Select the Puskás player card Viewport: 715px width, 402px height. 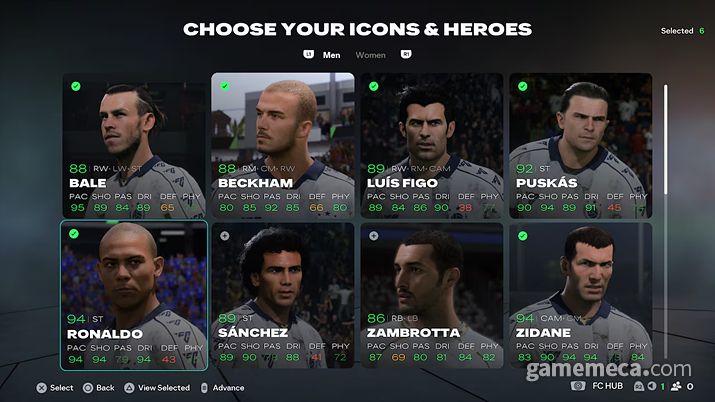pos(580,145)
